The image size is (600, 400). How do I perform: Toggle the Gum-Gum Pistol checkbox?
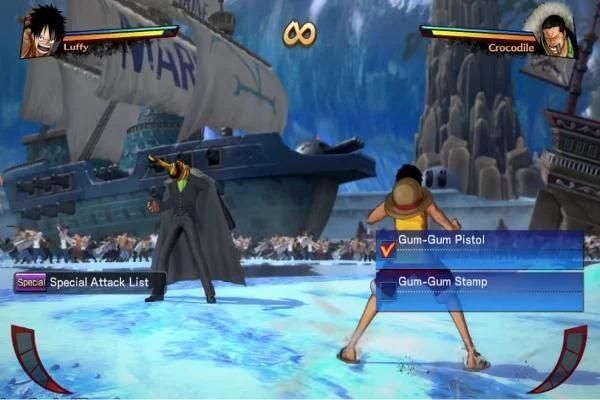pyautogui.click(x=388, y=249)
